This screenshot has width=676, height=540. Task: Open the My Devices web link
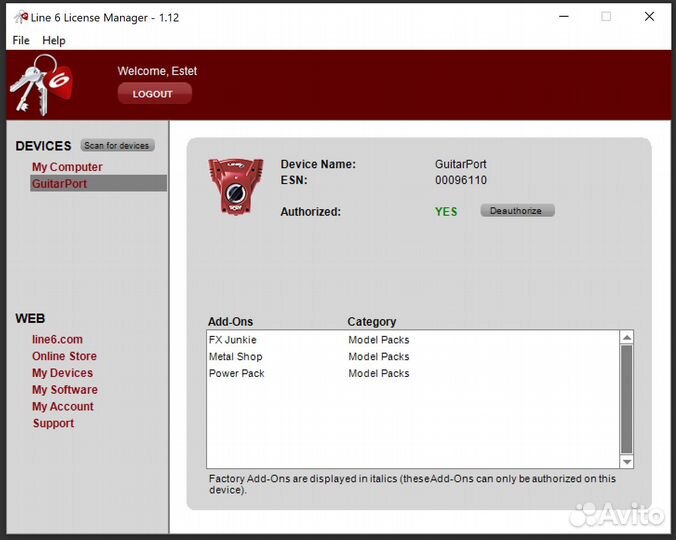point(62,373)
